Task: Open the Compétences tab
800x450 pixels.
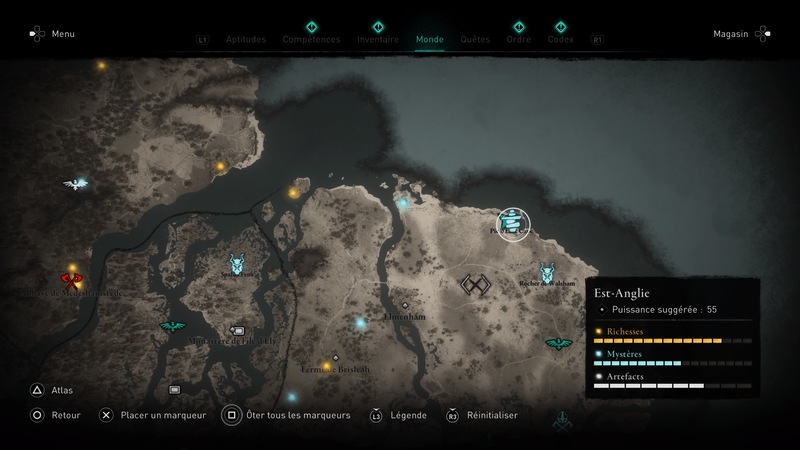Action: tap(311, 40)
